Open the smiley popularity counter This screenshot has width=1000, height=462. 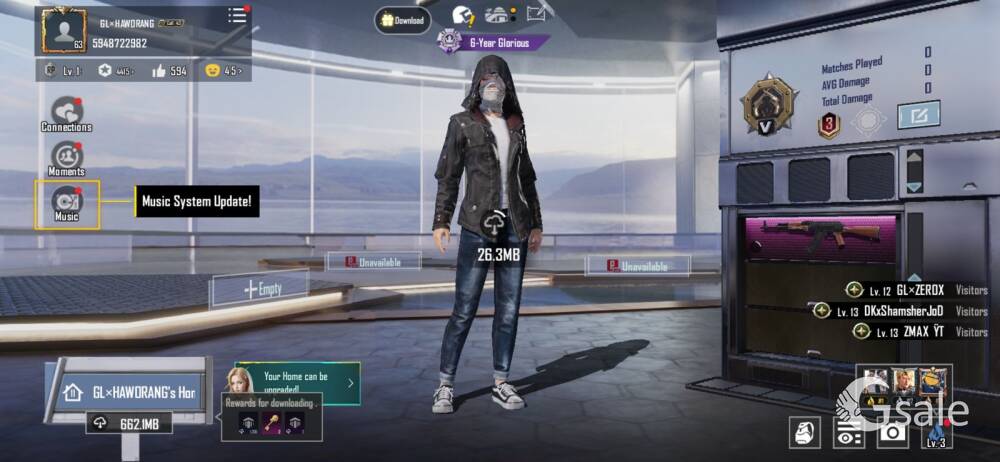tap(223, 71)
